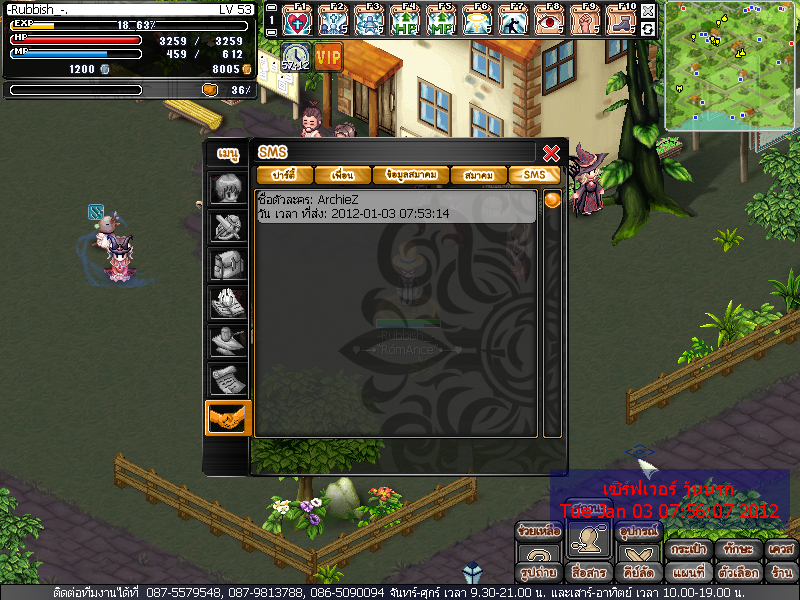
Task: Open the เพื่อน (Friends) tab
Action: pyautogui.click(x=342, y=175)
